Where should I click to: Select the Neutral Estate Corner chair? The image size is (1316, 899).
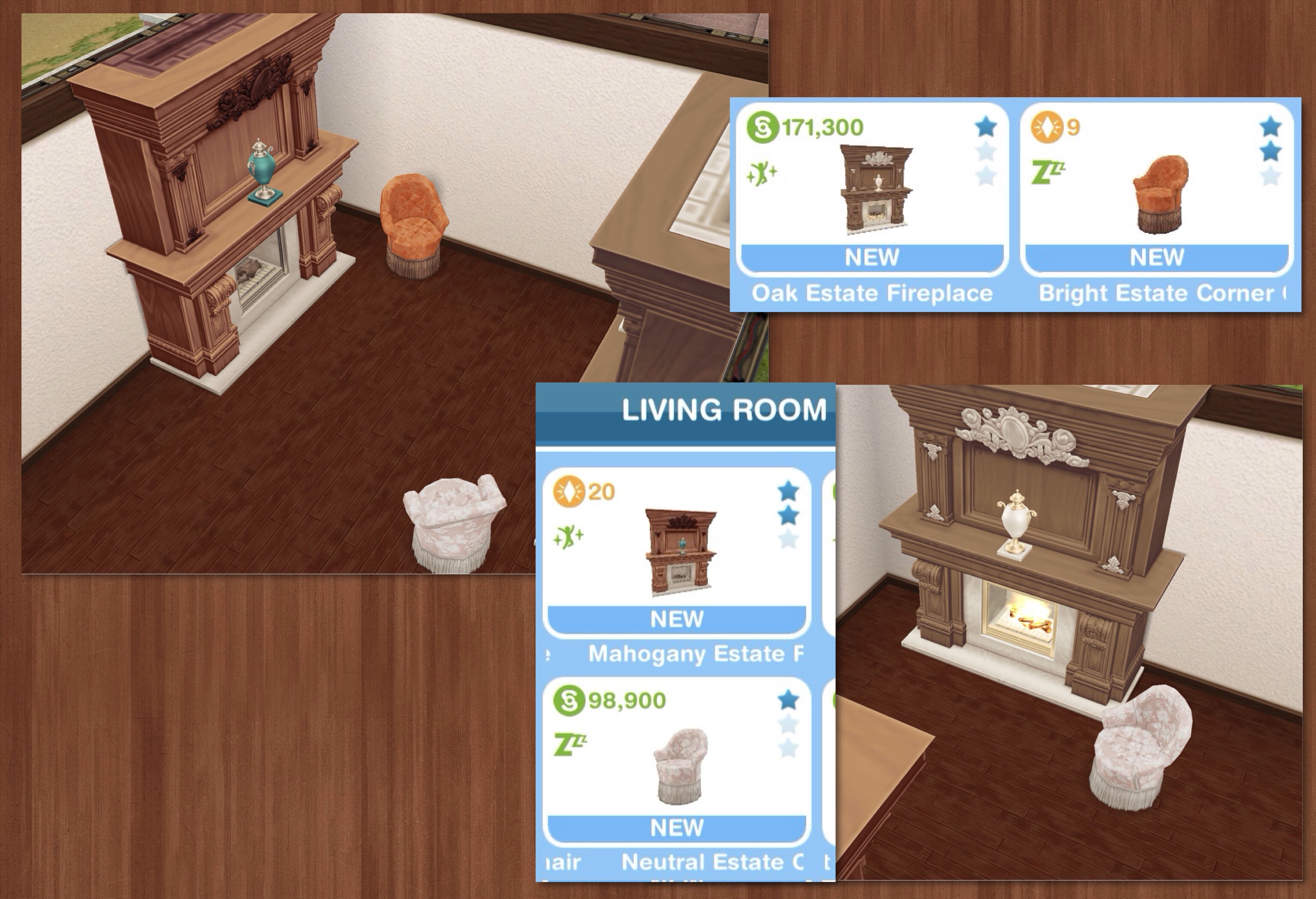(x=677, y=762)
